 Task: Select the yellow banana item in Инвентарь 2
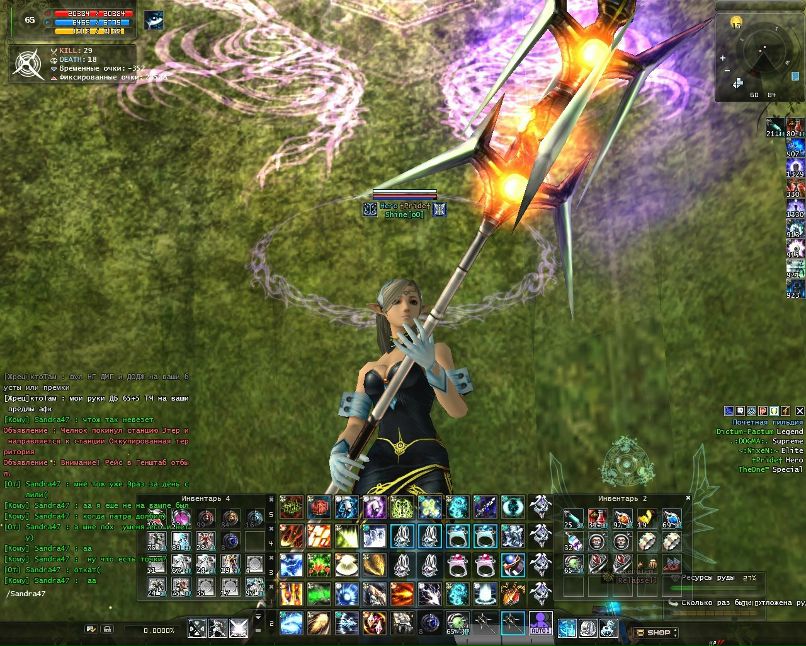point(646,518)
